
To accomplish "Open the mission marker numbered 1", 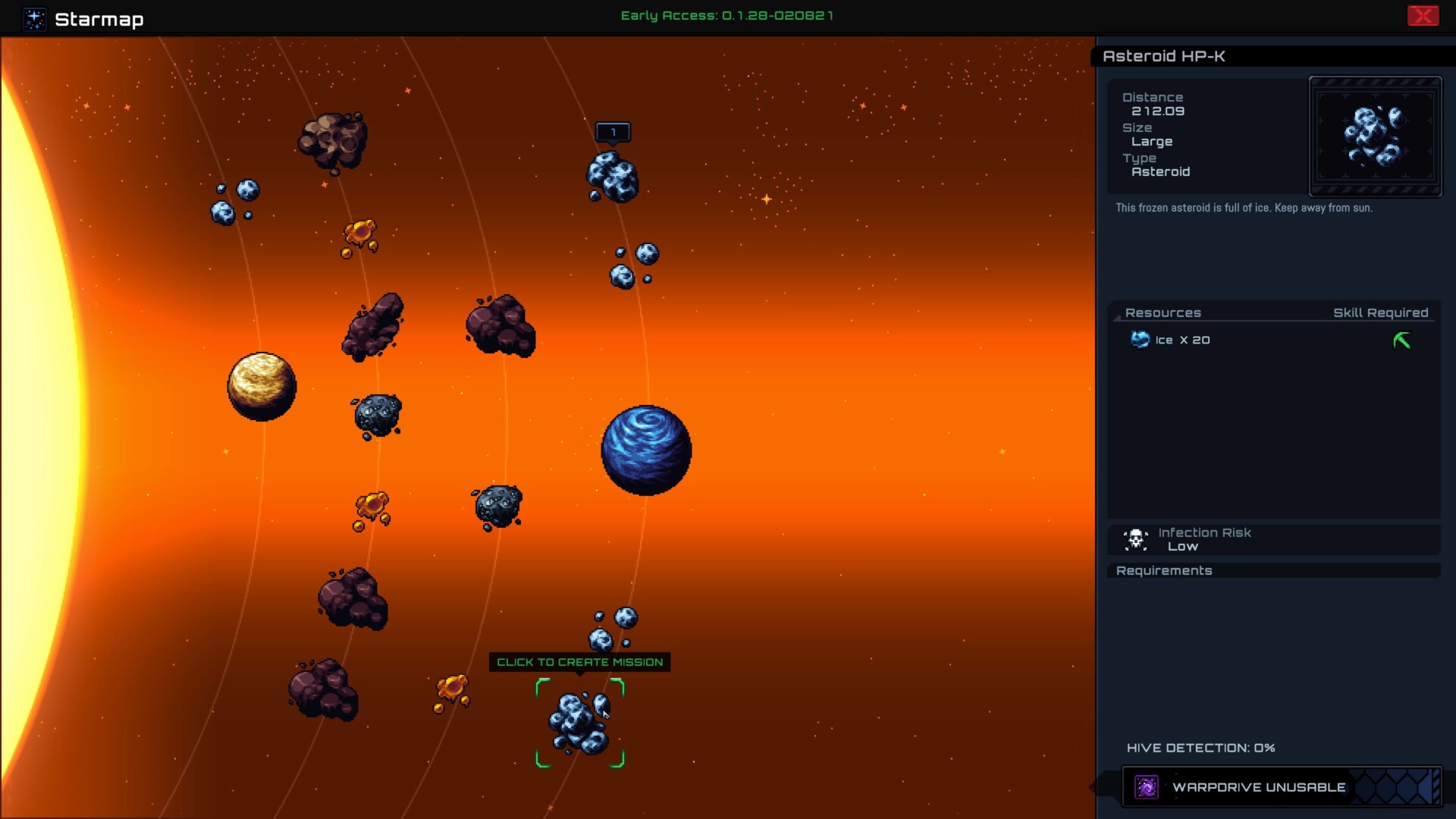I will 613,132.
